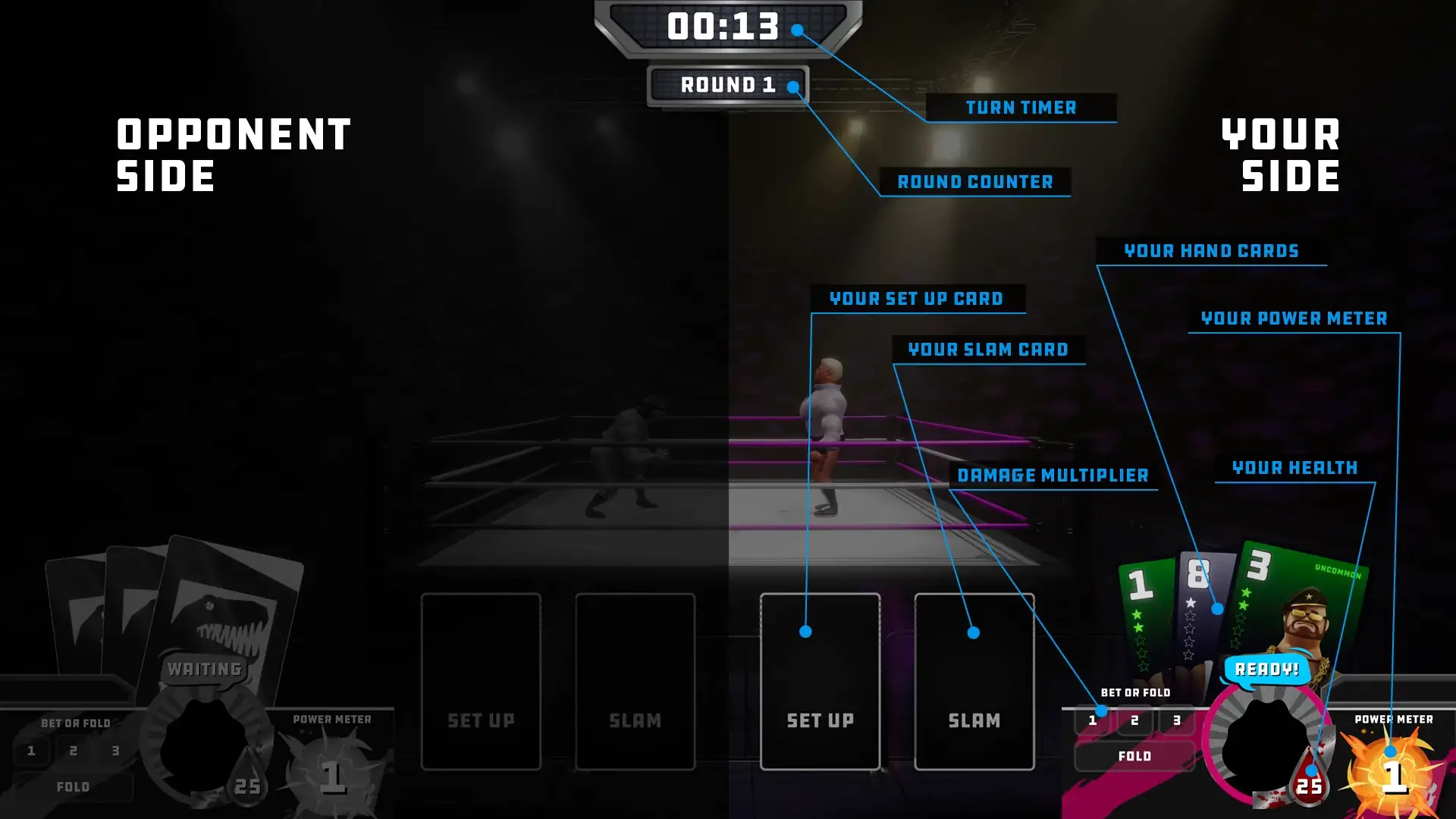Open your empty SLAM card slot

coord(975,682)
